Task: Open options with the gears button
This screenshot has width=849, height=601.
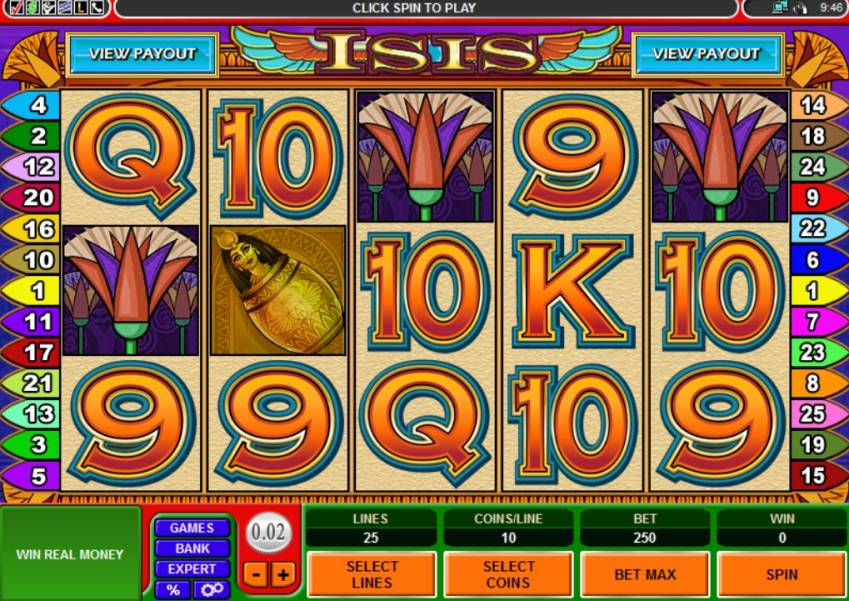Action: coord(211,589)
